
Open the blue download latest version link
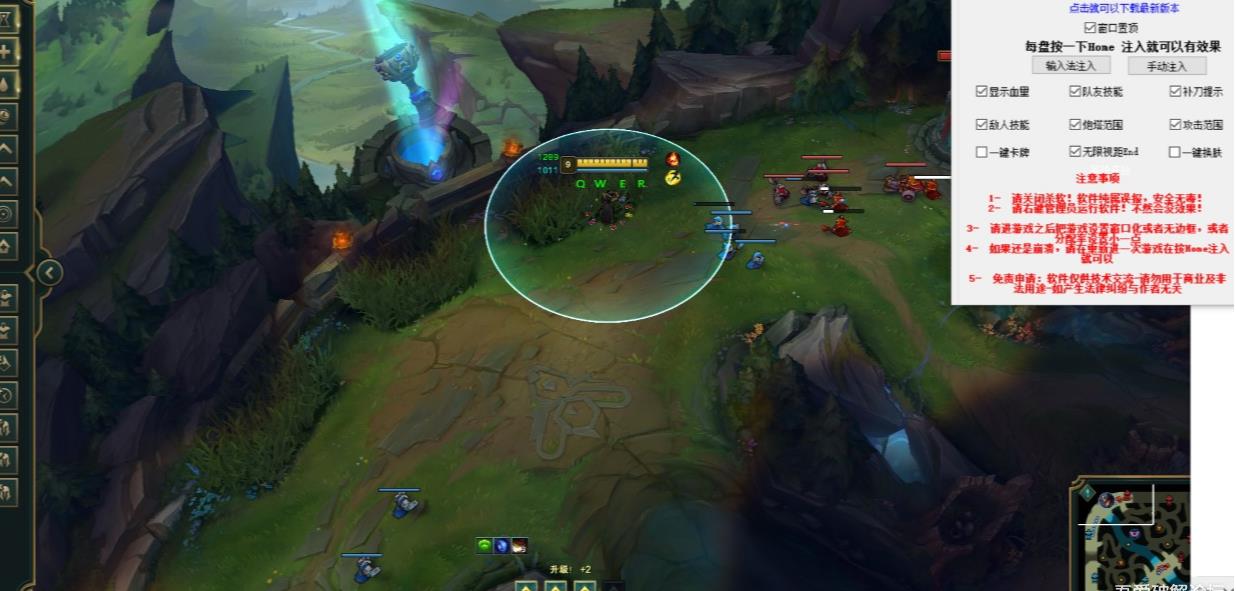[x=1123, y=8]
